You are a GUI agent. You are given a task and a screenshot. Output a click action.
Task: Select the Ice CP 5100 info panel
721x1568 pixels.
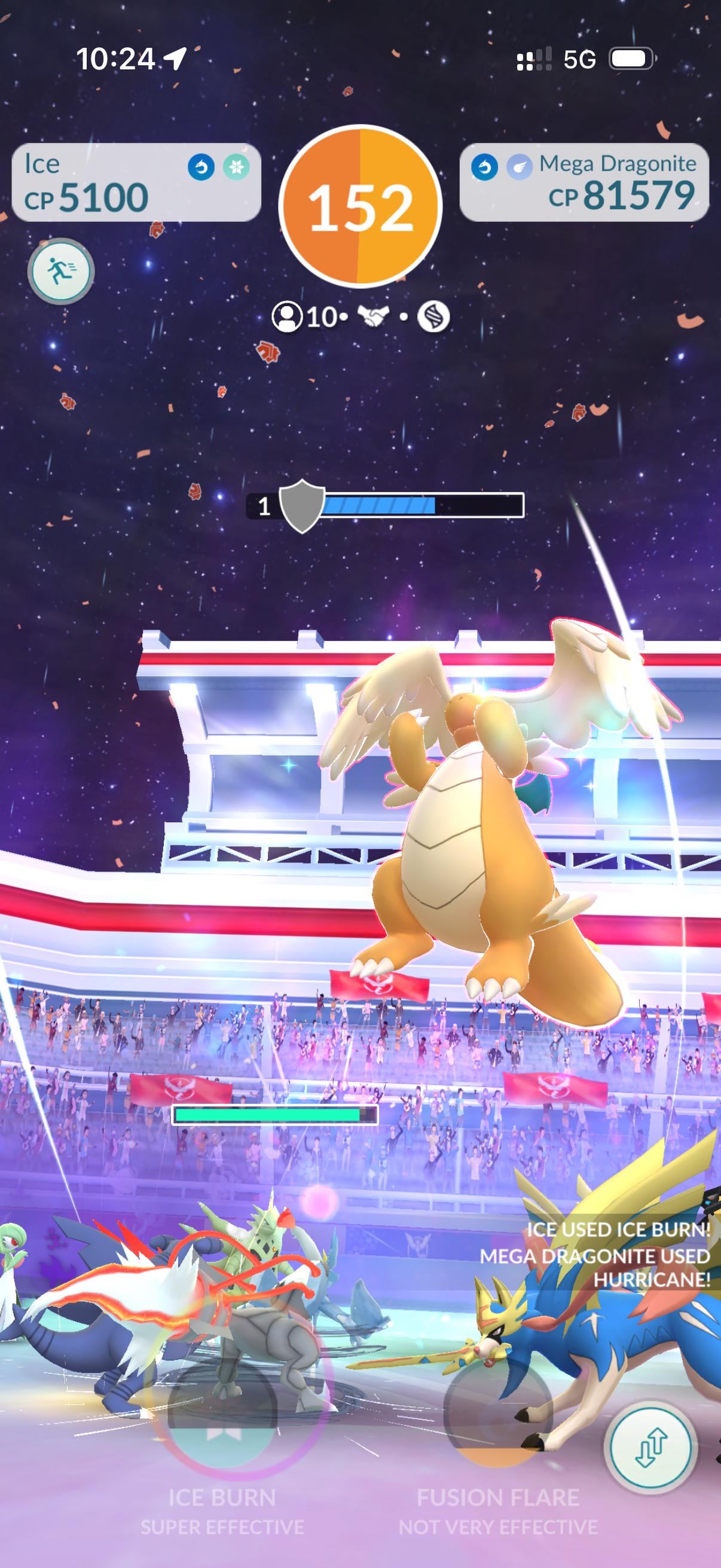click(136, 182)
